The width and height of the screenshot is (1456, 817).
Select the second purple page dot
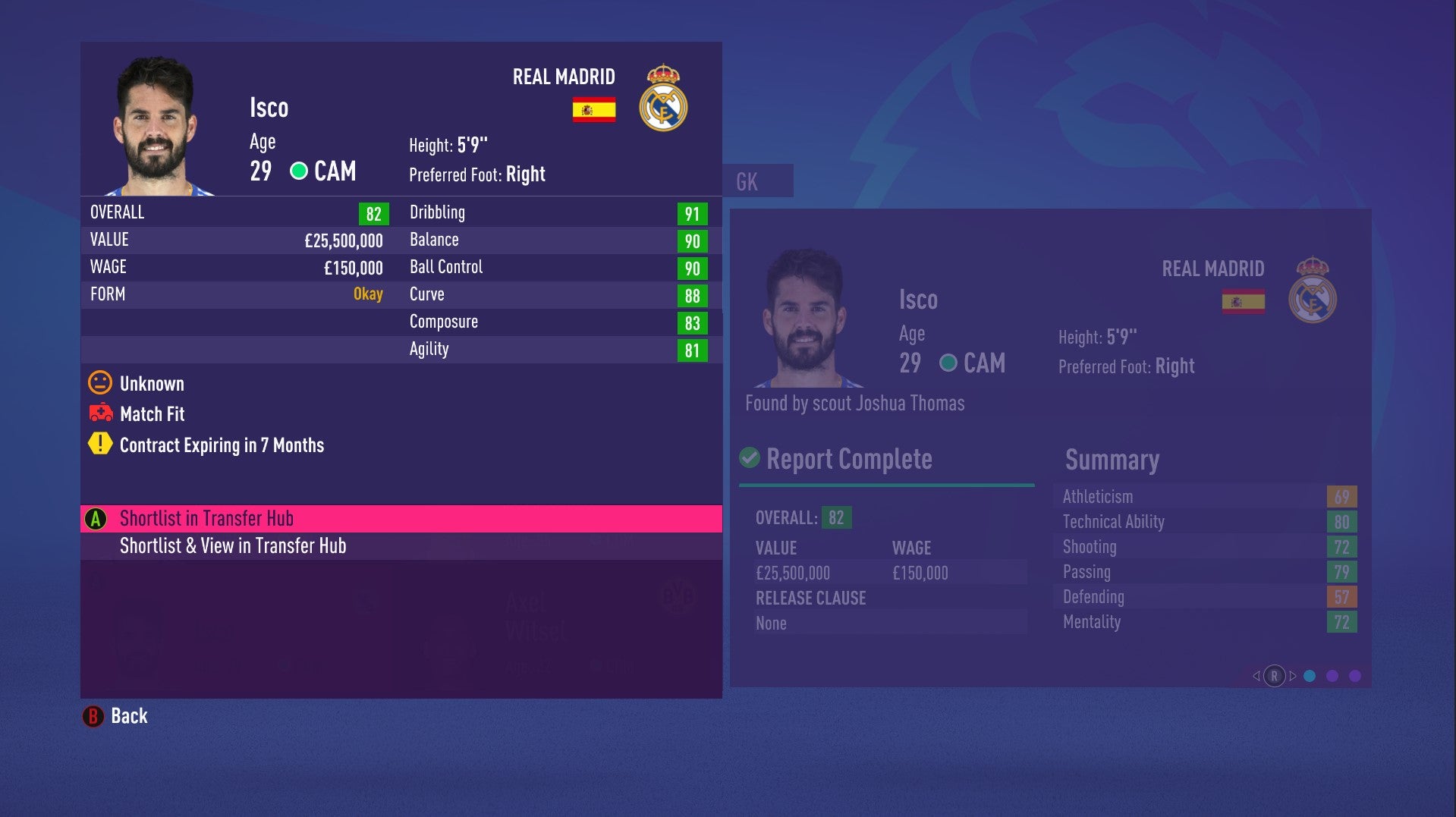[x=1332, y=675]
